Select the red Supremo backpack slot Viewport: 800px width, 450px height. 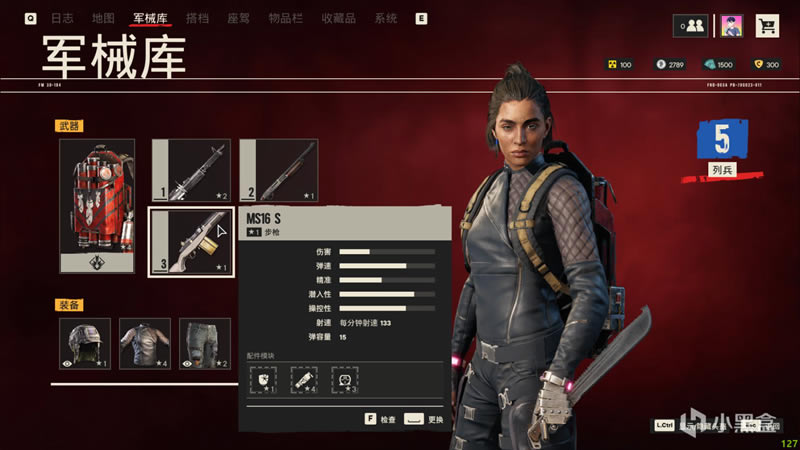point(96,205)
